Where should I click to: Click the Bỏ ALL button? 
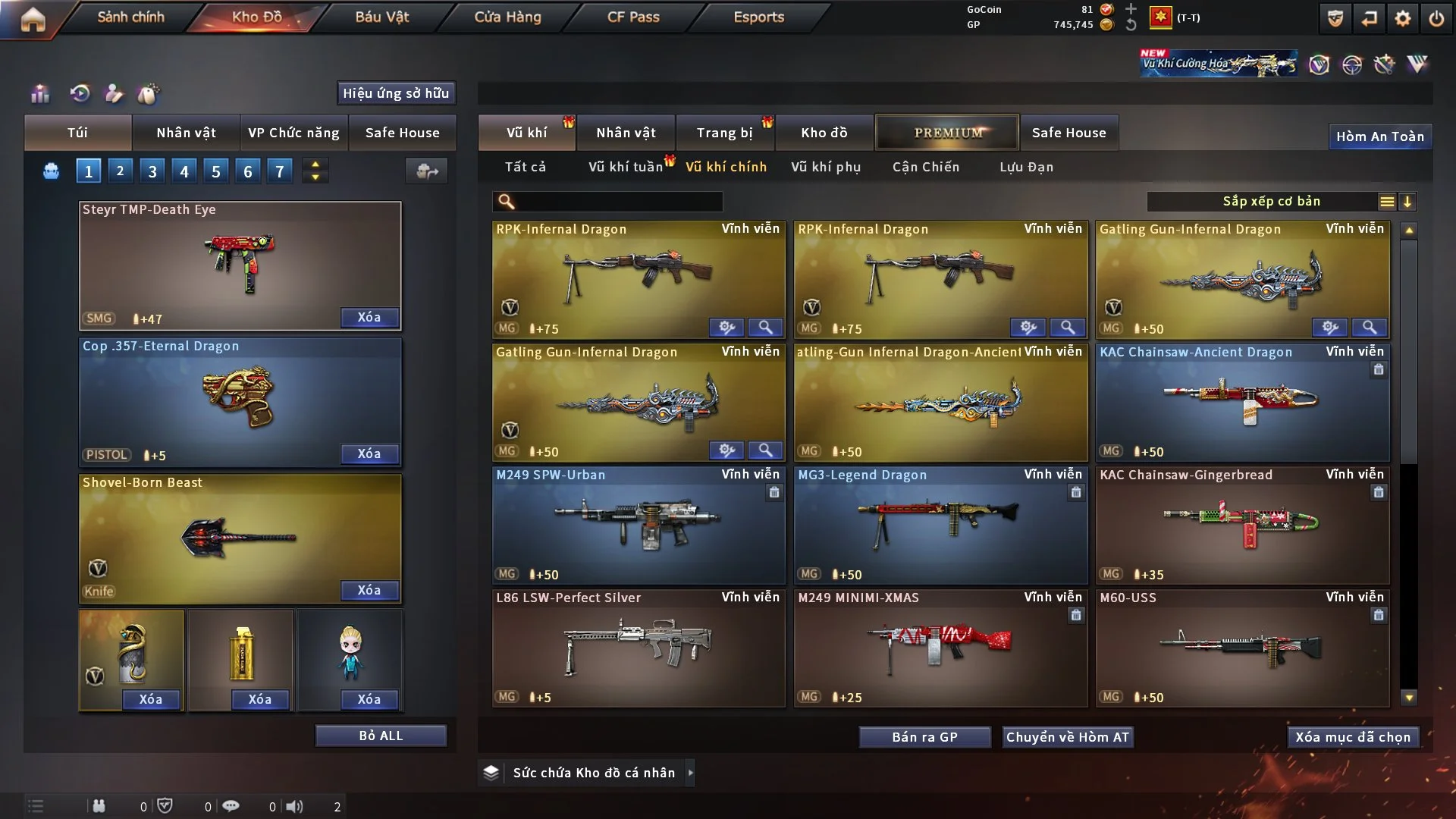381,736
